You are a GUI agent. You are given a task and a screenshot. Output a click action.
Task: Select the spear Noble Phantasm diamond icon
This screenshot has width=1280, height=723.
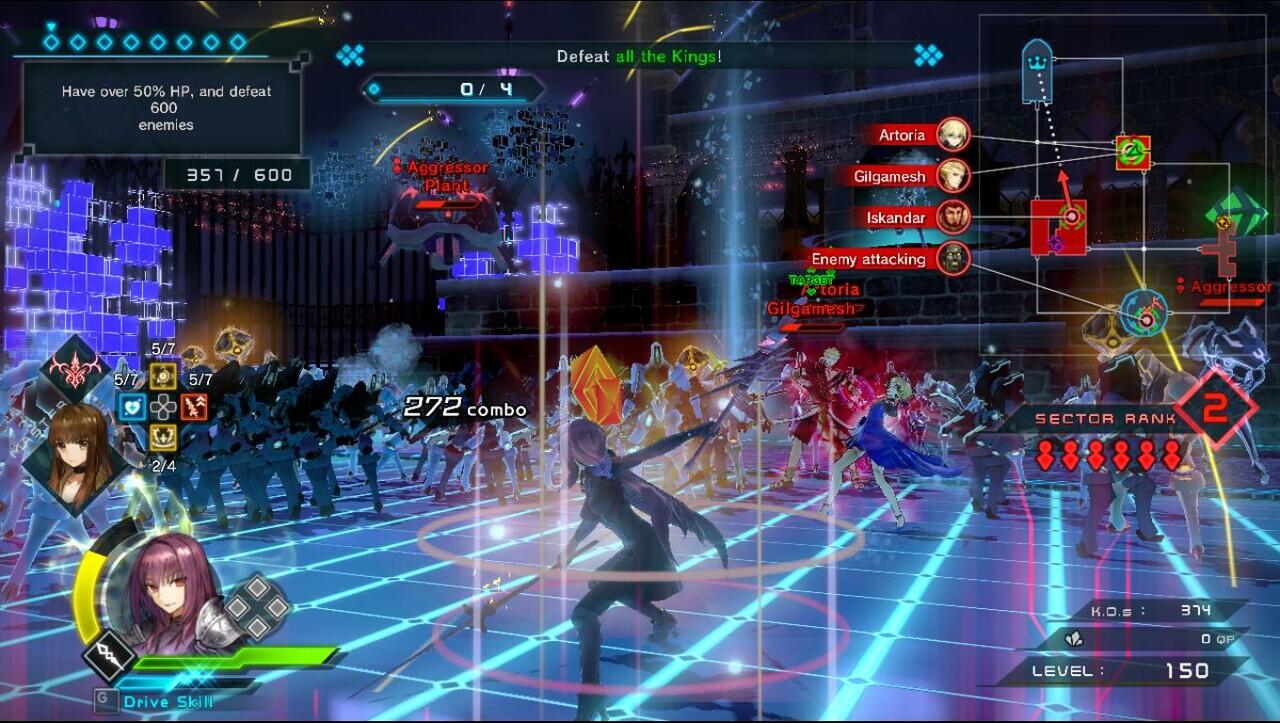pos(109,657)
